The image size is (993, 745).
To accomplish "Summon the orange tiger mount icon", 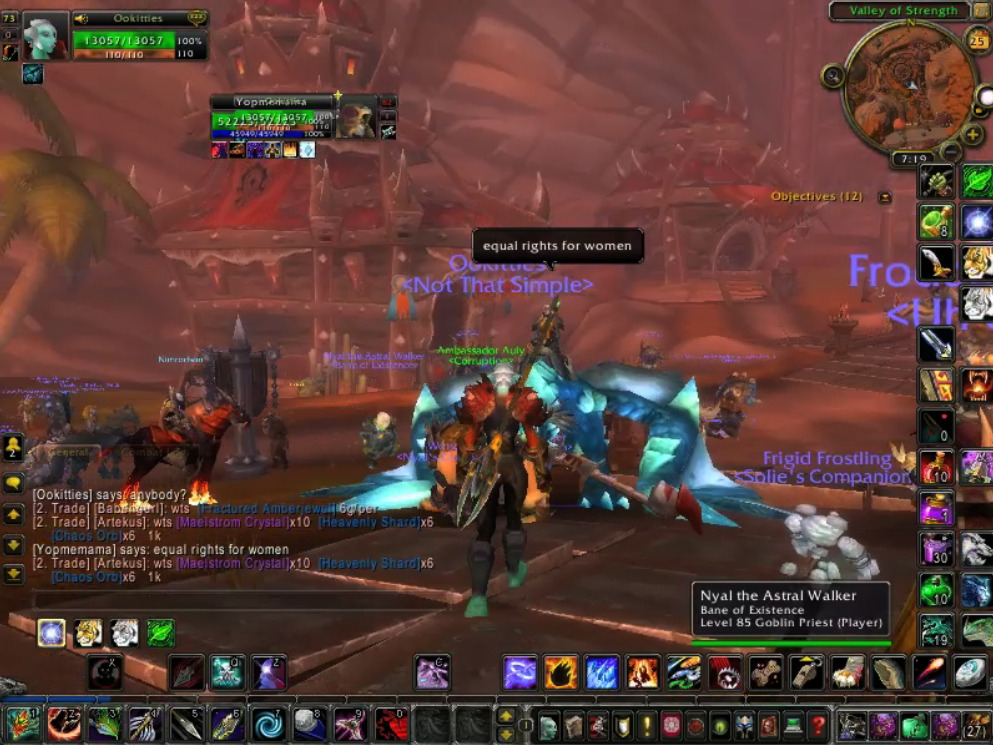I will click(977, 262).
